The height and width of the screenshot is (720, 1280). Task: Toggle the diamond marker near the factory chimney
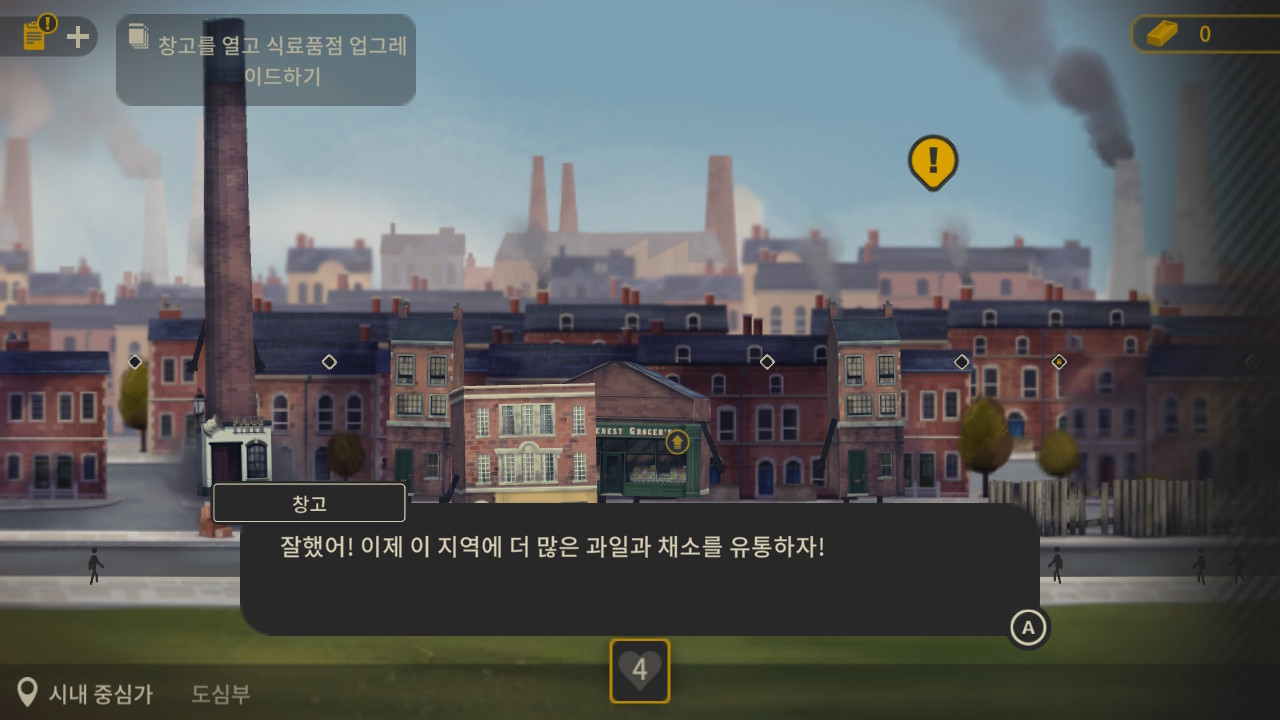click(329, 362)
